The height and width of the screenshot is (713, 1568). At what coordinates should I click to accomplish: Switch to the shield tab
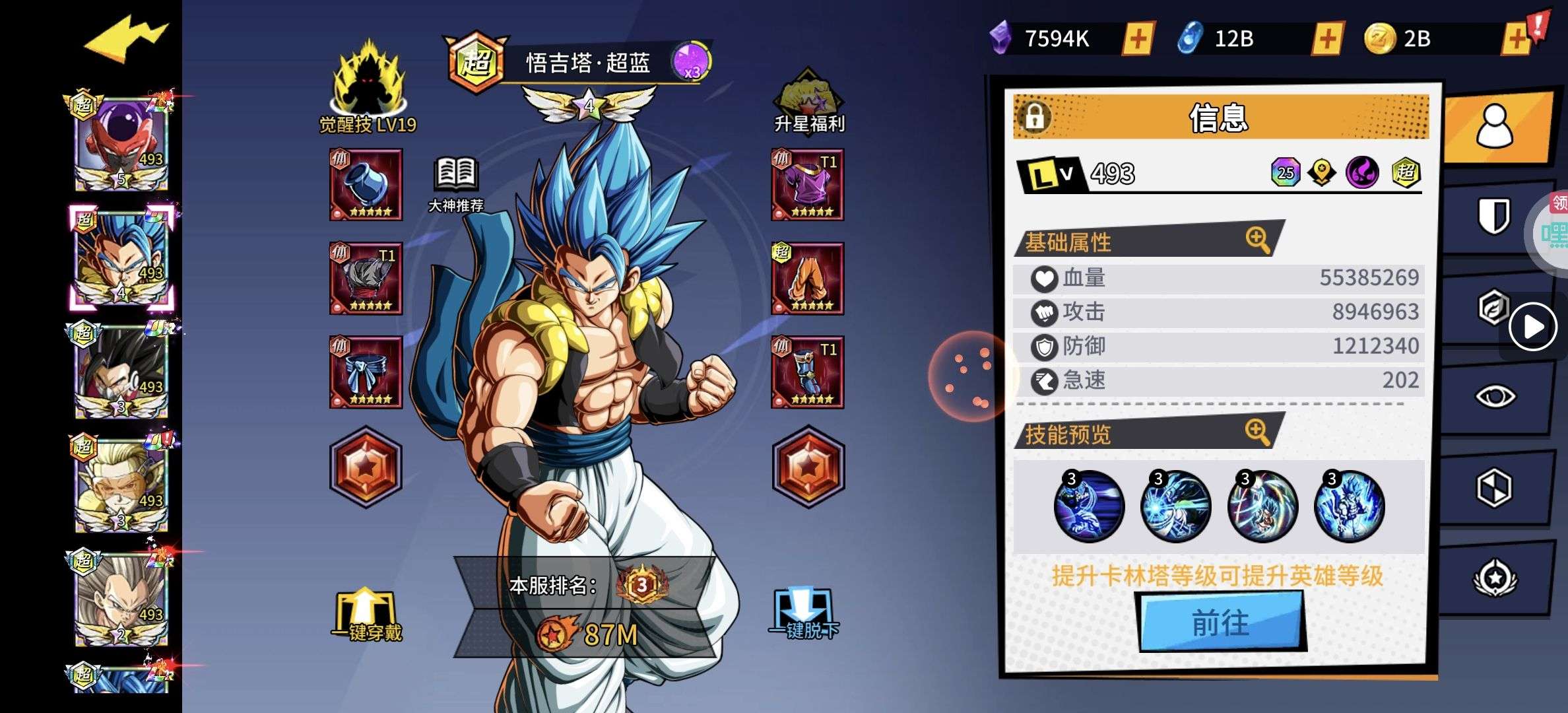[x=1494, y=216]
